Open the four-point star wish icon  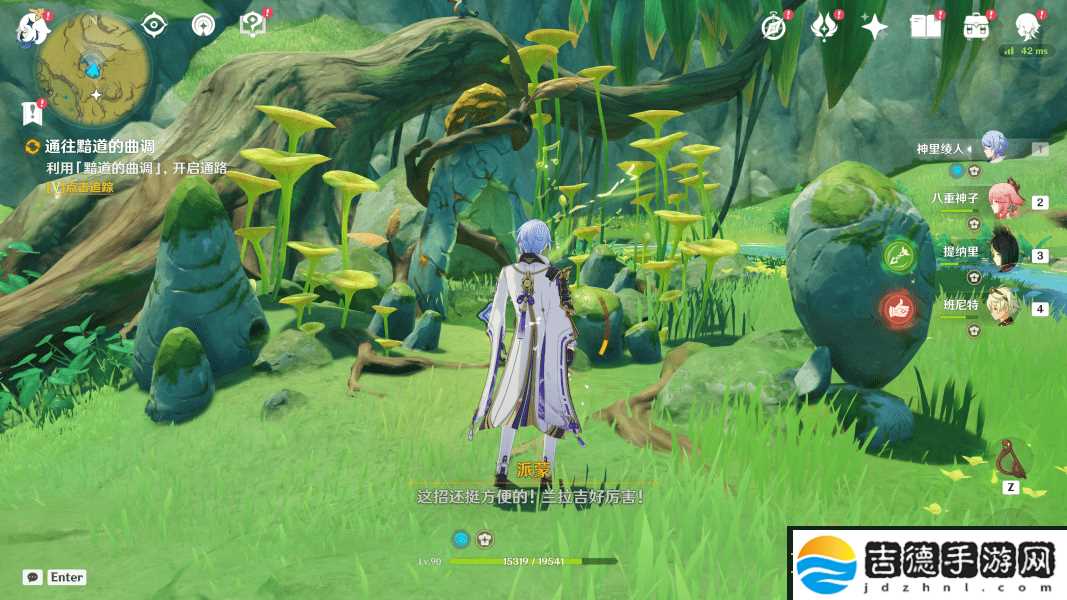875,27
